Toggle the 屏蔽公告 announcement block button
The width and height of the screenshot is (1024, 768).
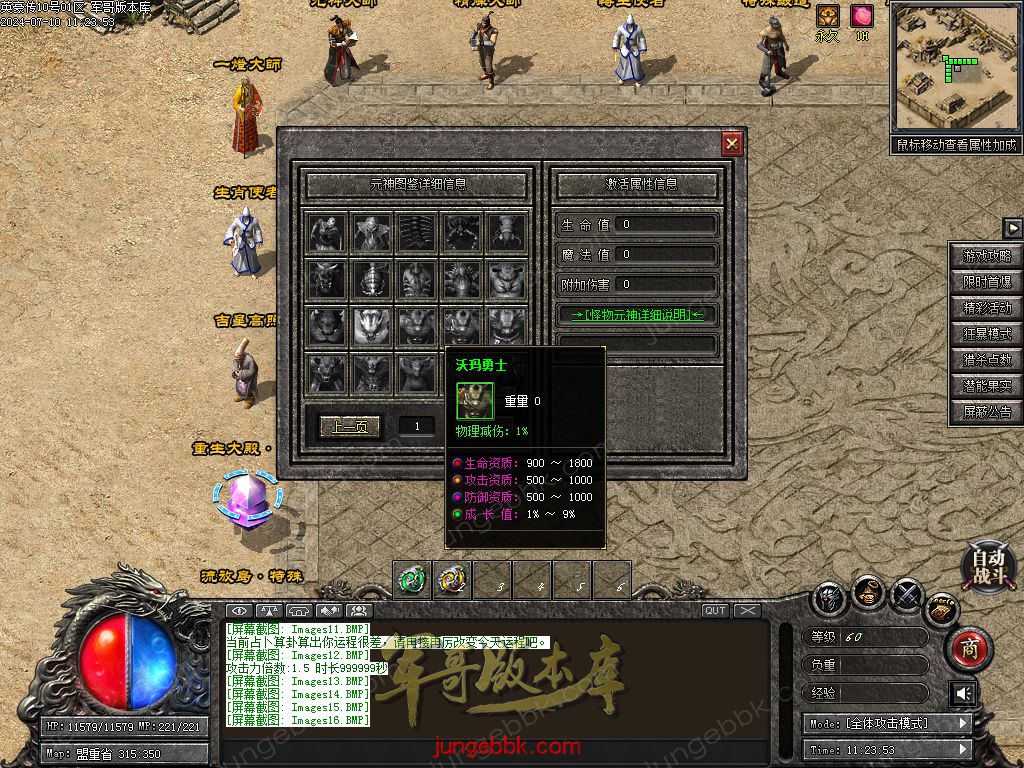click(987, 412)
